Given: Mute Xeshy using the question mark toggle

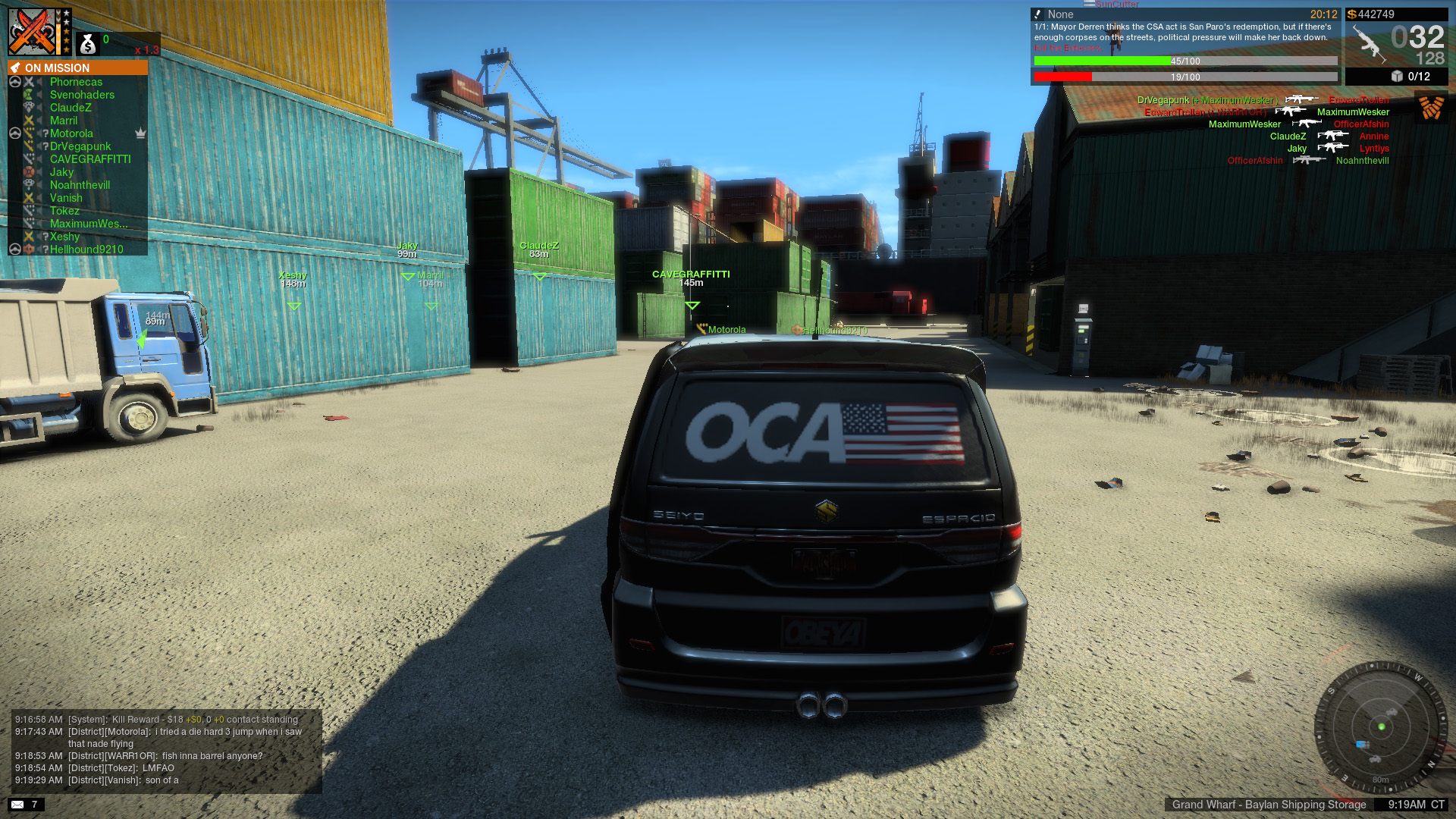Looking at the screenshot, I should 45,237.
